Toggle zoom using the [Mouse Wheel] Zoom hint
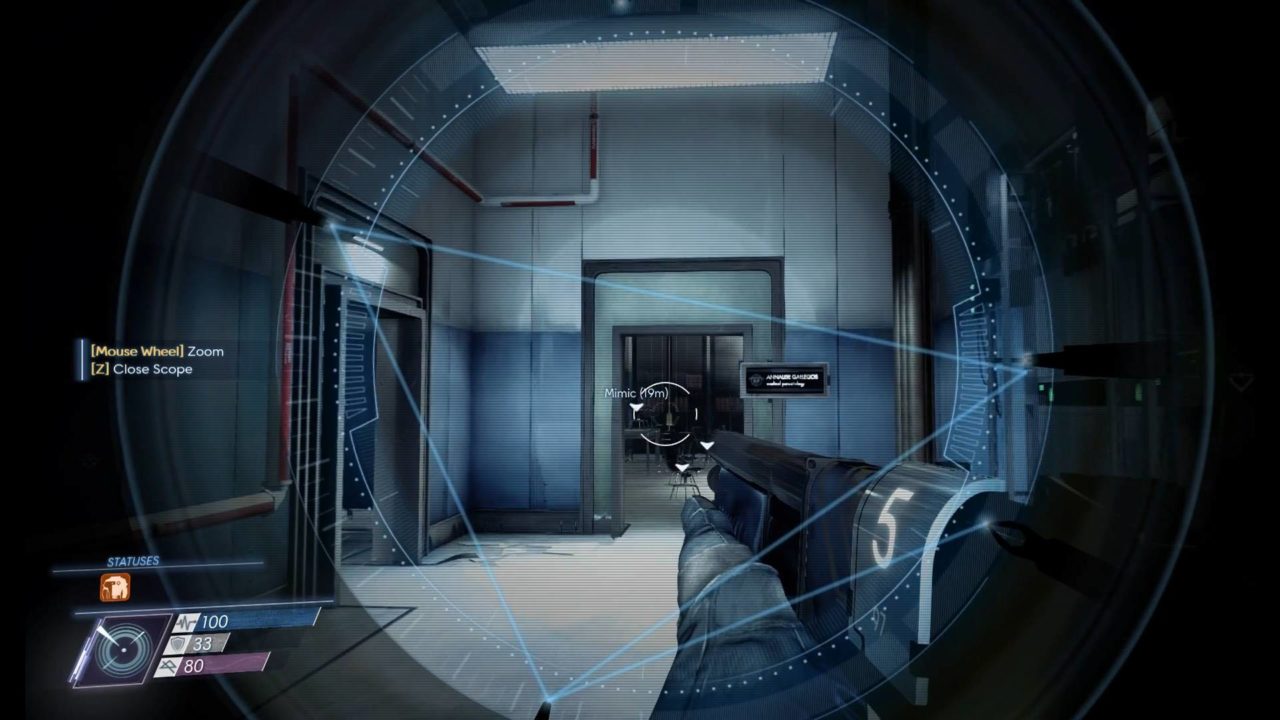The image size is (1280, 720). pyautogui.click(x=157, y=351)
